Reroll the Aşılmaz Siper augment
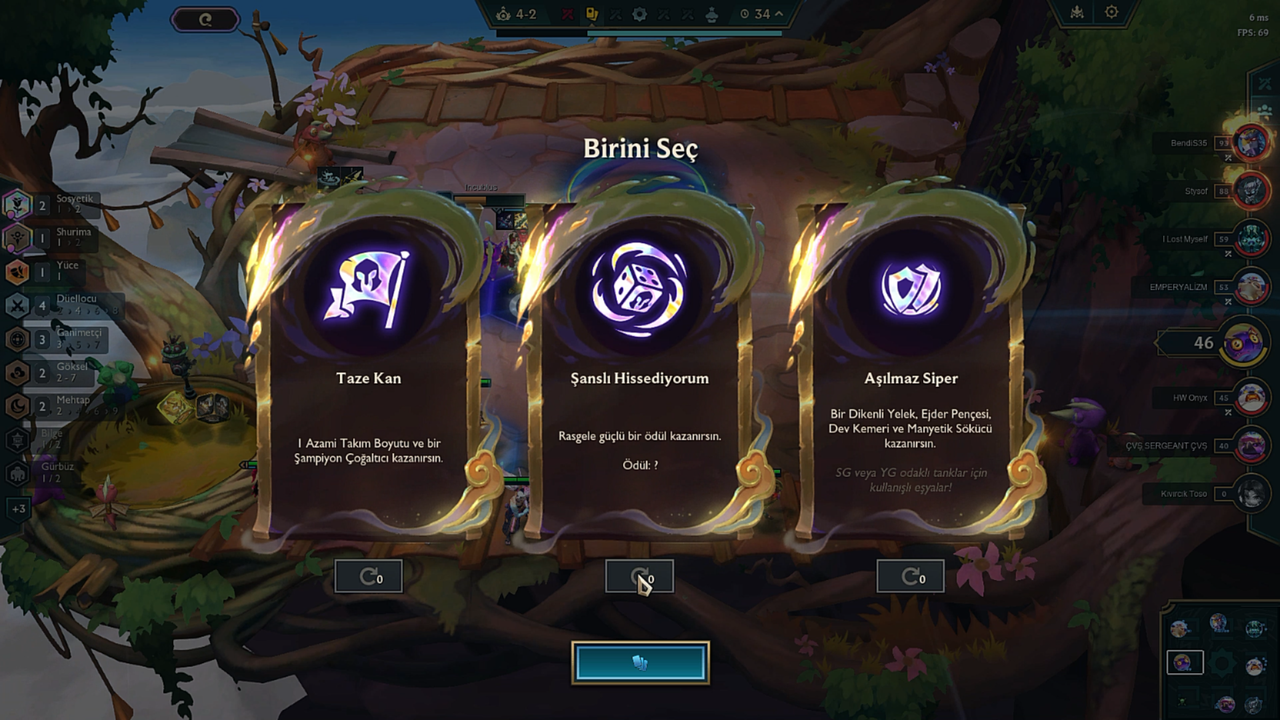This screenshot has height=720, width=1280. click(x=910, y=576)
